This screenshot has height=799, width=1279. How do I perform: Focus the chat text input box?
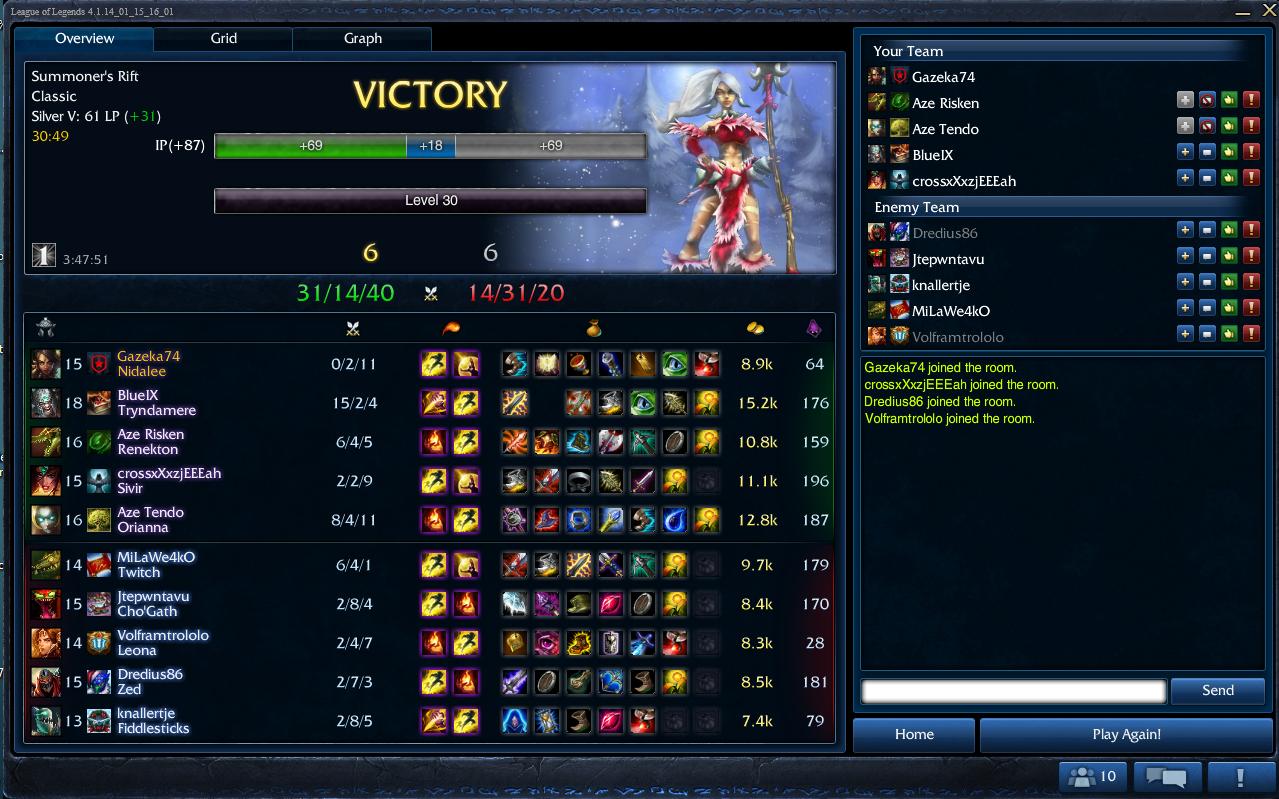[1013, 690]
